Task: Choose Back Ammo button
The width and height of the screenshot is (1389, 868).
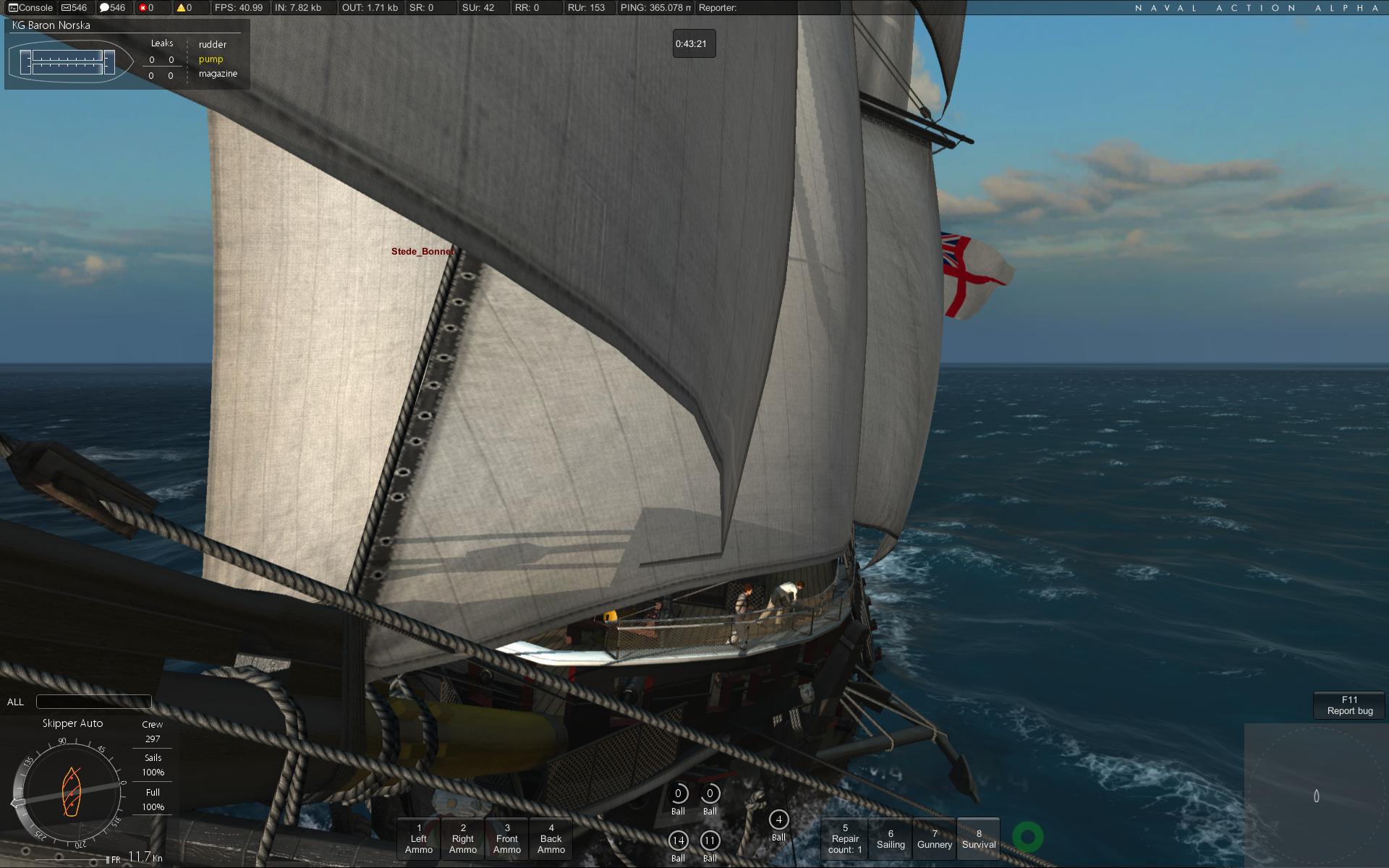Action: click(551, 839)
